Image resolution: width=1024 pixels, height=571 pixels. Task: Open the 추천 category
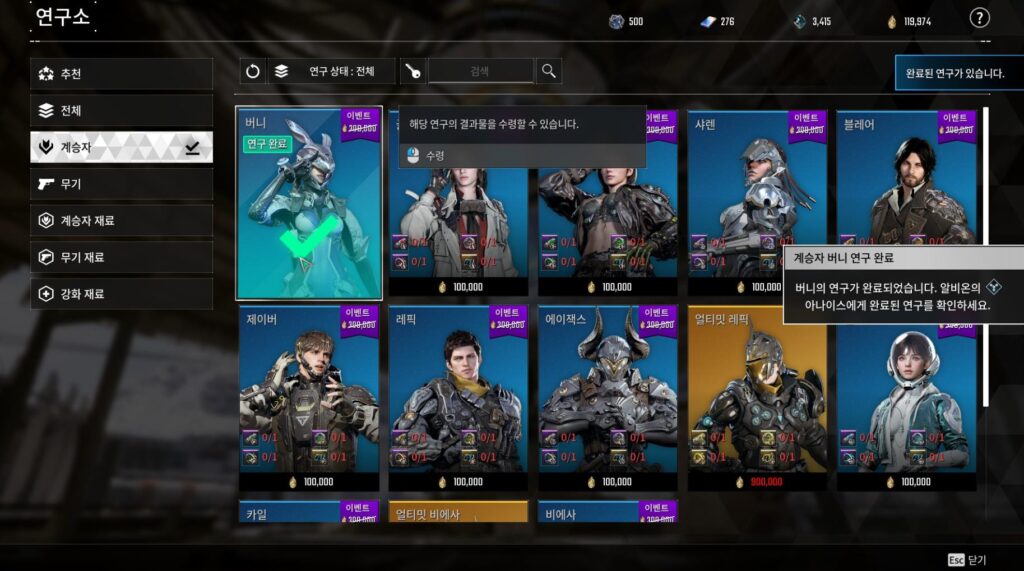[x=121, y=74]
